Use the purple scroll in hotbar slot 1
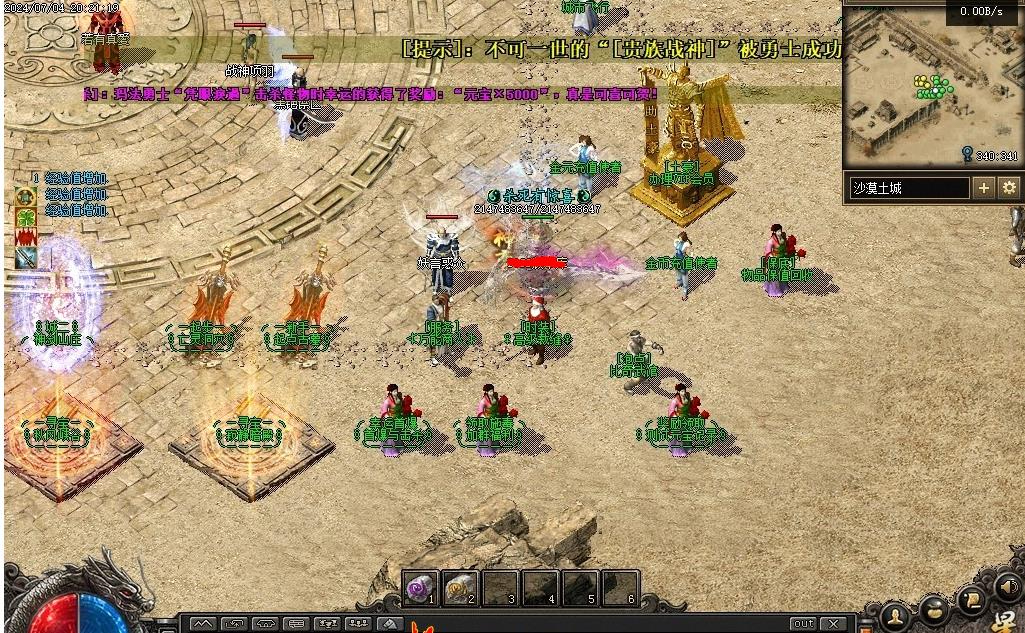The height and width of the screenshot is (633, 1025). tap(422, 588)
